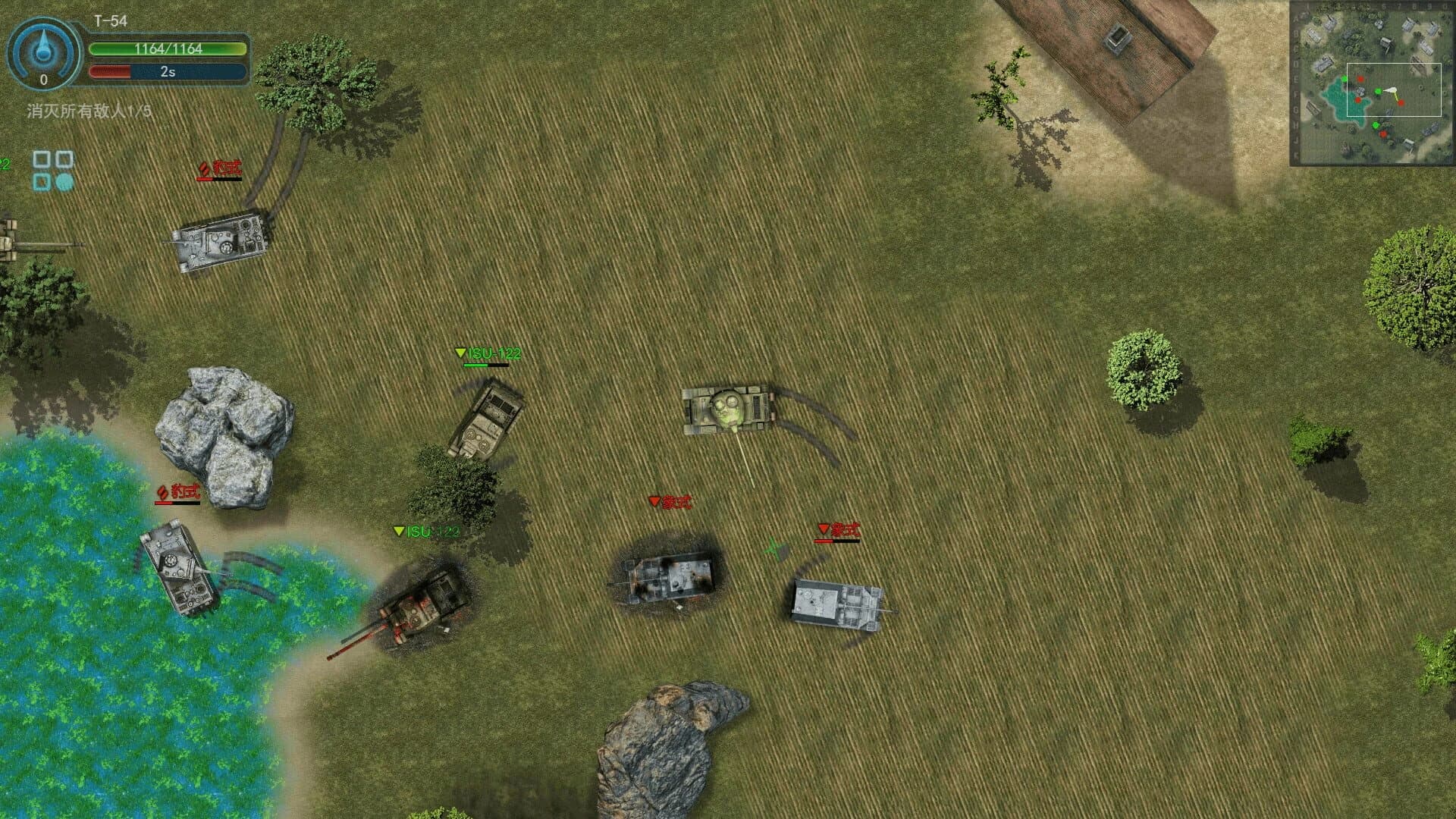Click the upper-left hollow square unit indicator
The width and height of the screenshot is (1456, 819).
pyautogui.click(x=41, y=160)
